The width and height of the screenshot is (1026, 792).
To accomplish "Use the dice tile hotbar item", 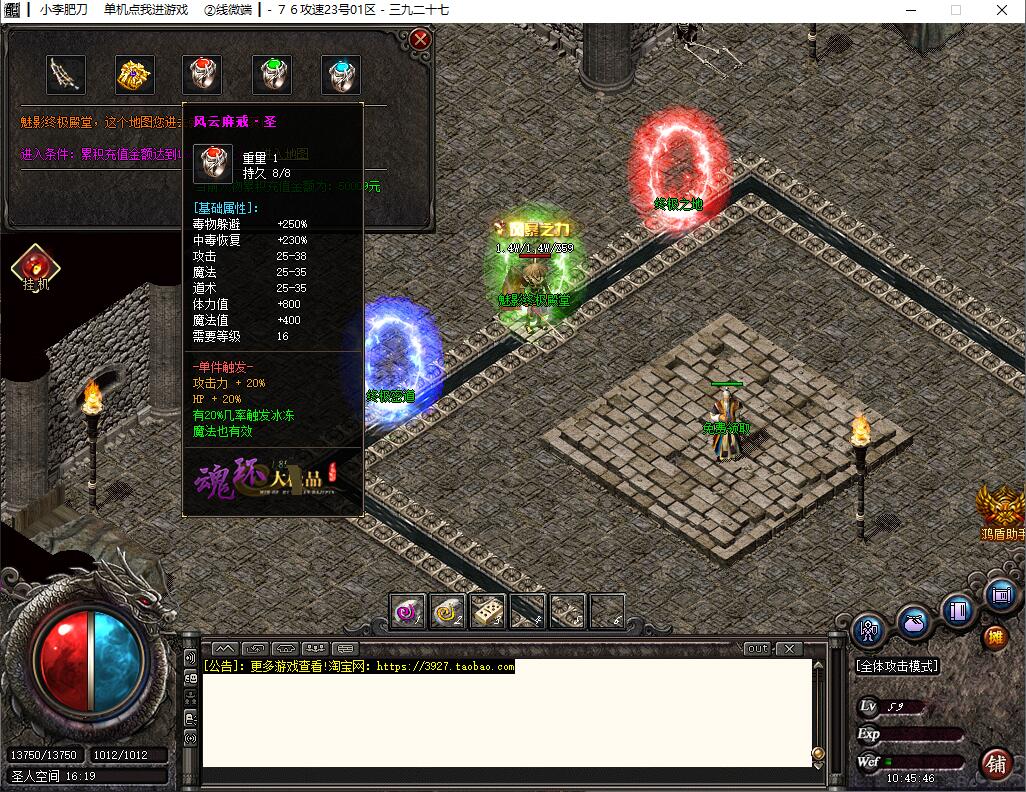I will point(488,611).
